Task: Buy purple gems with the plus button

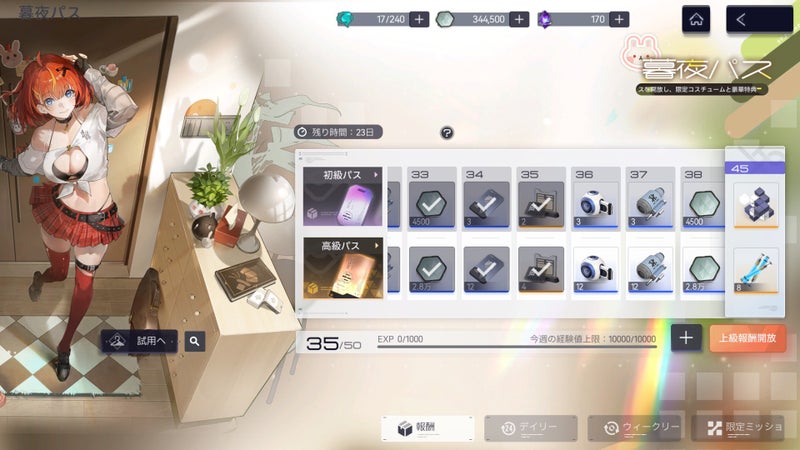Action: tap(619, 19)
